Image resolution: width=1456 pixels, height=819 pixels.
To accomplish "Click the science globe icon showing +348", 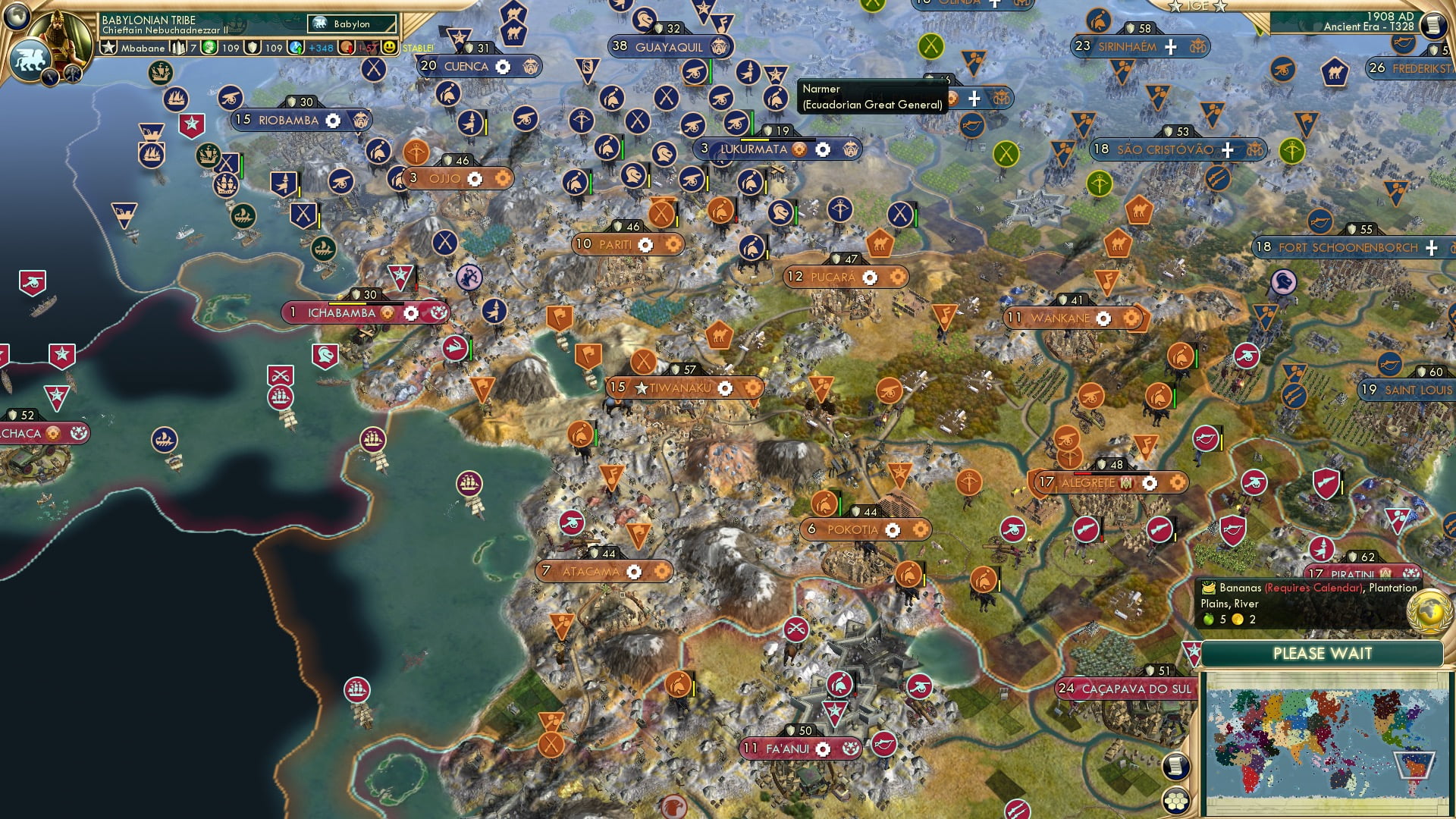I will [294, 48].
